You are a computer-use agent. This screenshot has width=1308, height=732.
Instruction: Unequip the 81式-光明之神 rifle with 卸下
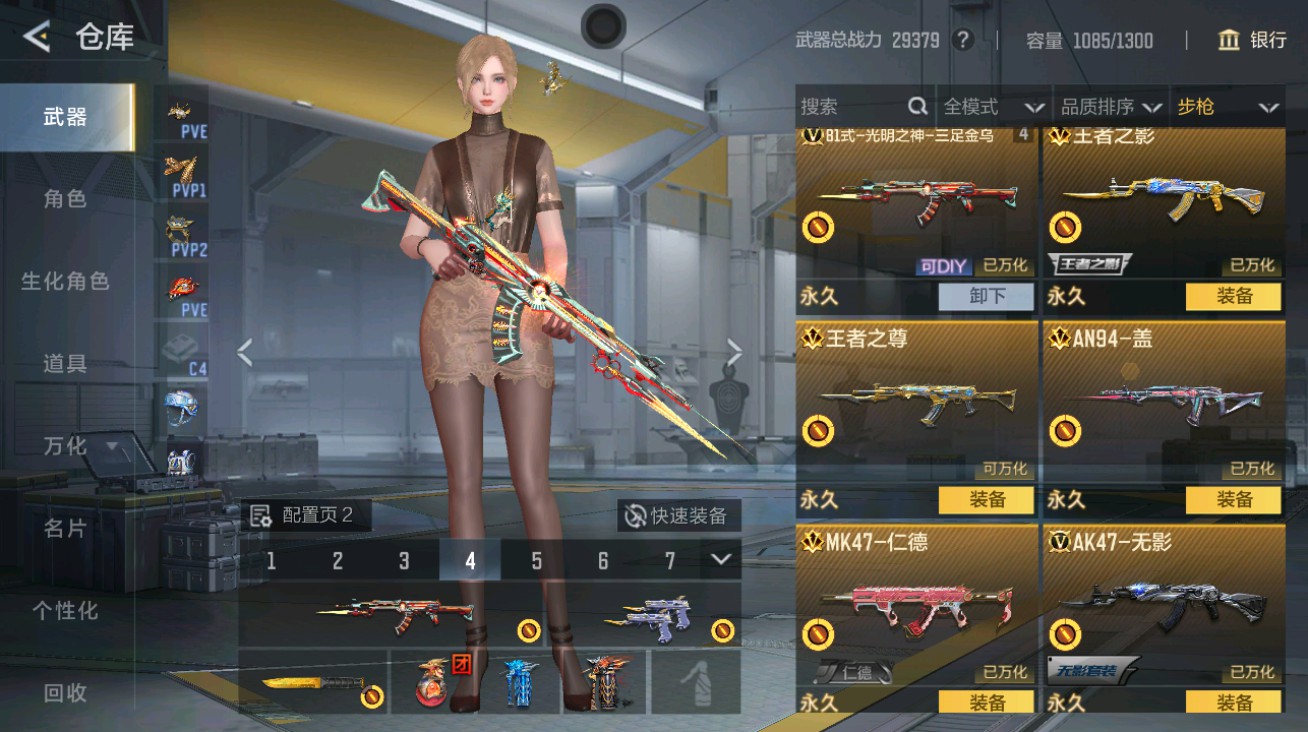pyautogui.click(x=985, y=296)
